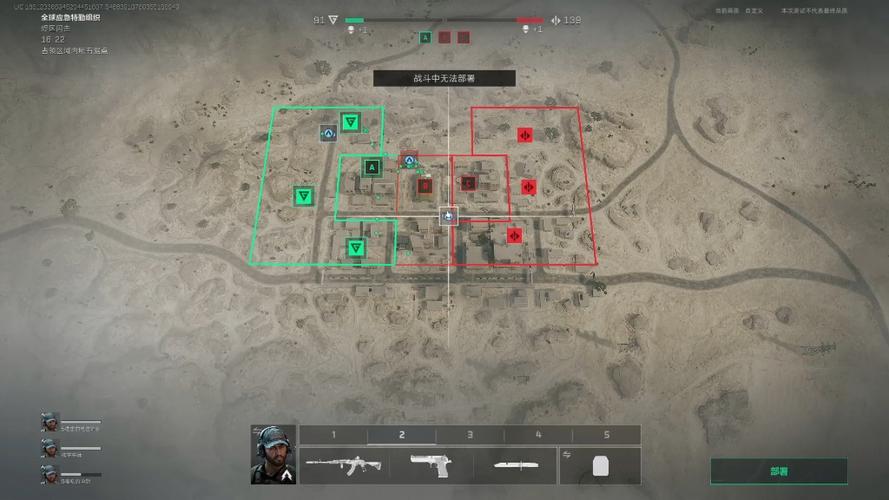This screenshot has width=889, height=500.
Task: Select the pistol sidearm slot
Action: [x=430, y=466]
